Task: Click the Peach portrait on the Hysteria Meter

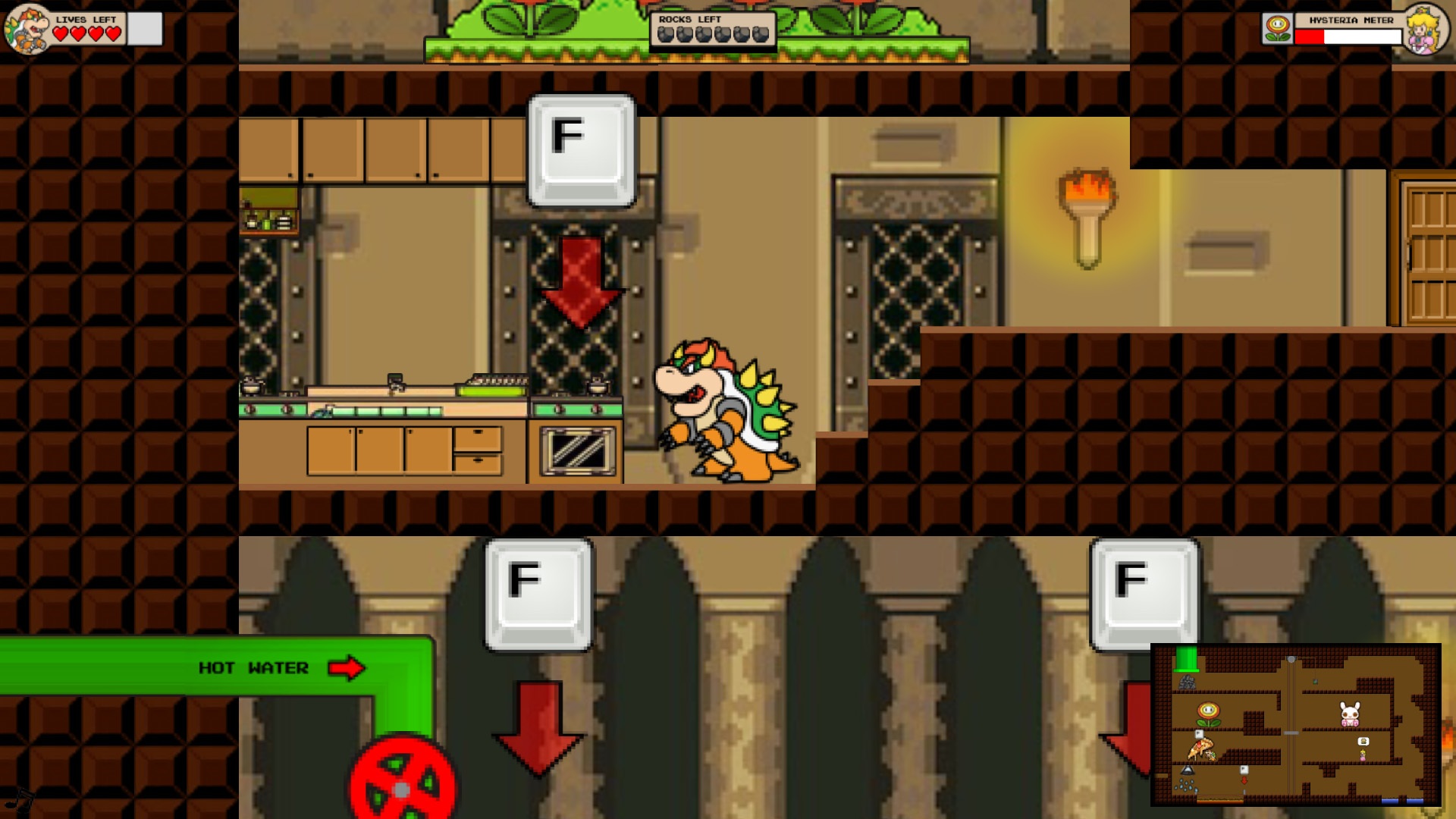Action: click(x=1427, y=29)
